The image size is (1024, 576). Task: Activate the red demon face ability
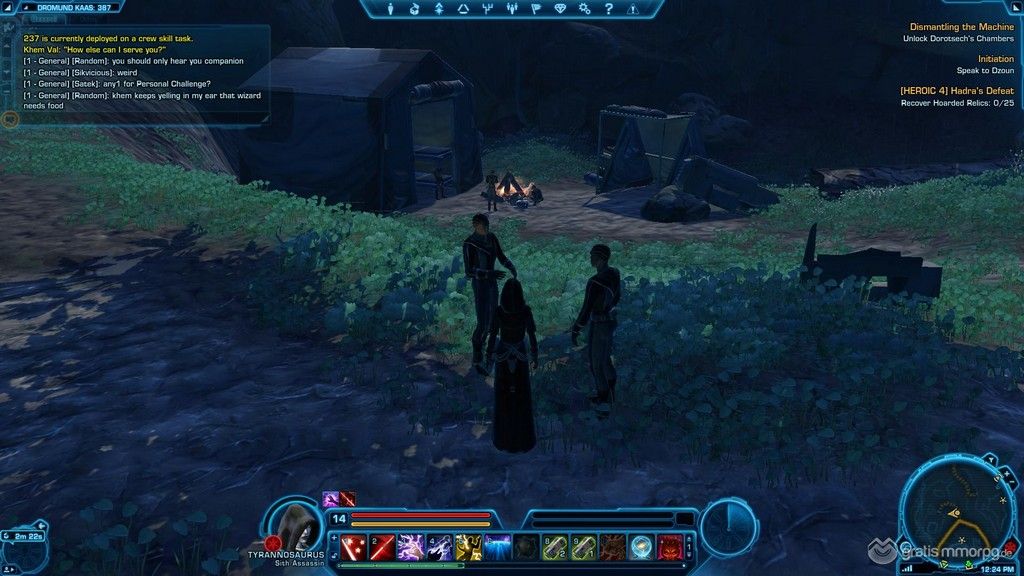pos(670,547)
